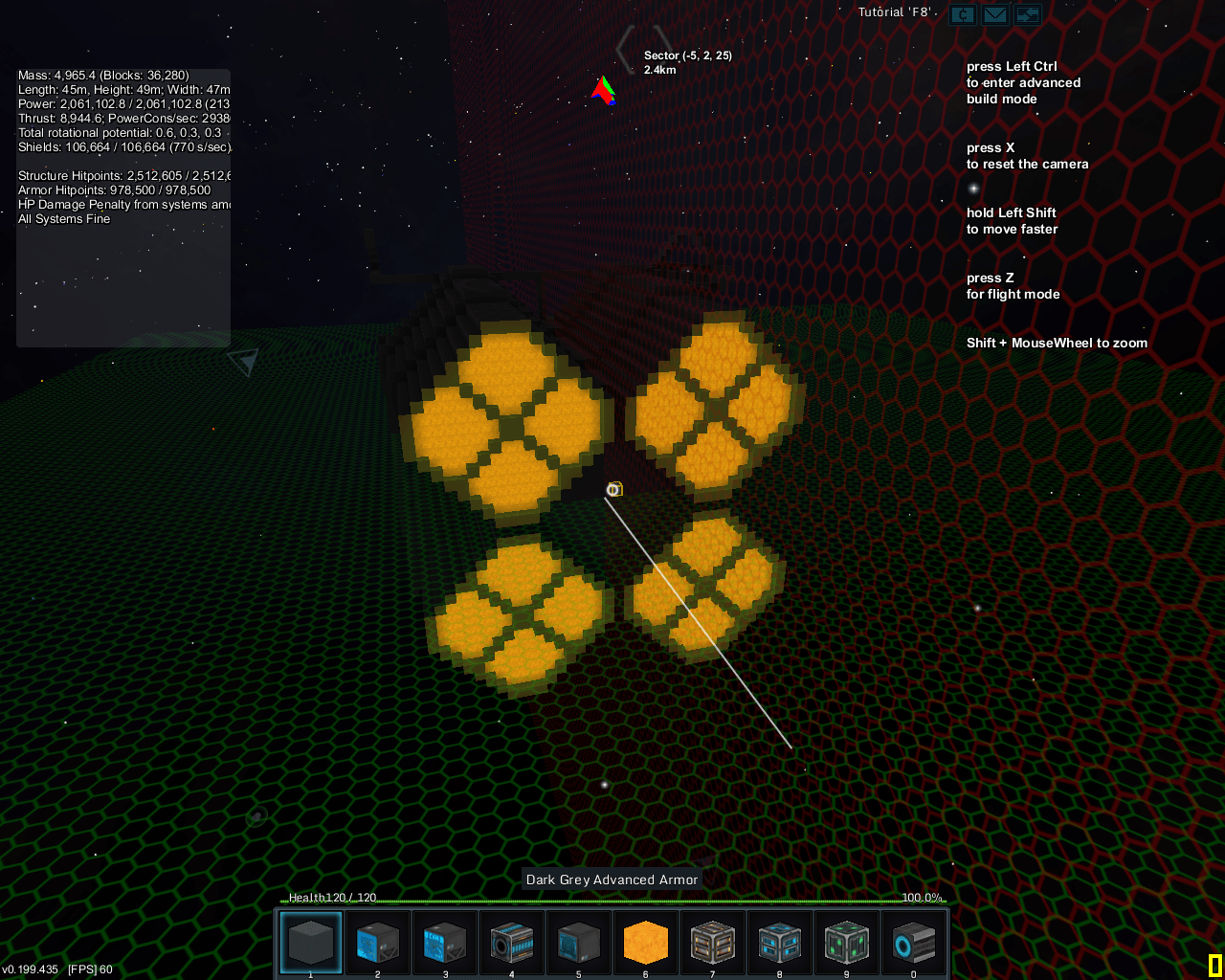1225x980 pixels.
Task: Pick the block with blue lights in slot 8
Action: (779, 943)
